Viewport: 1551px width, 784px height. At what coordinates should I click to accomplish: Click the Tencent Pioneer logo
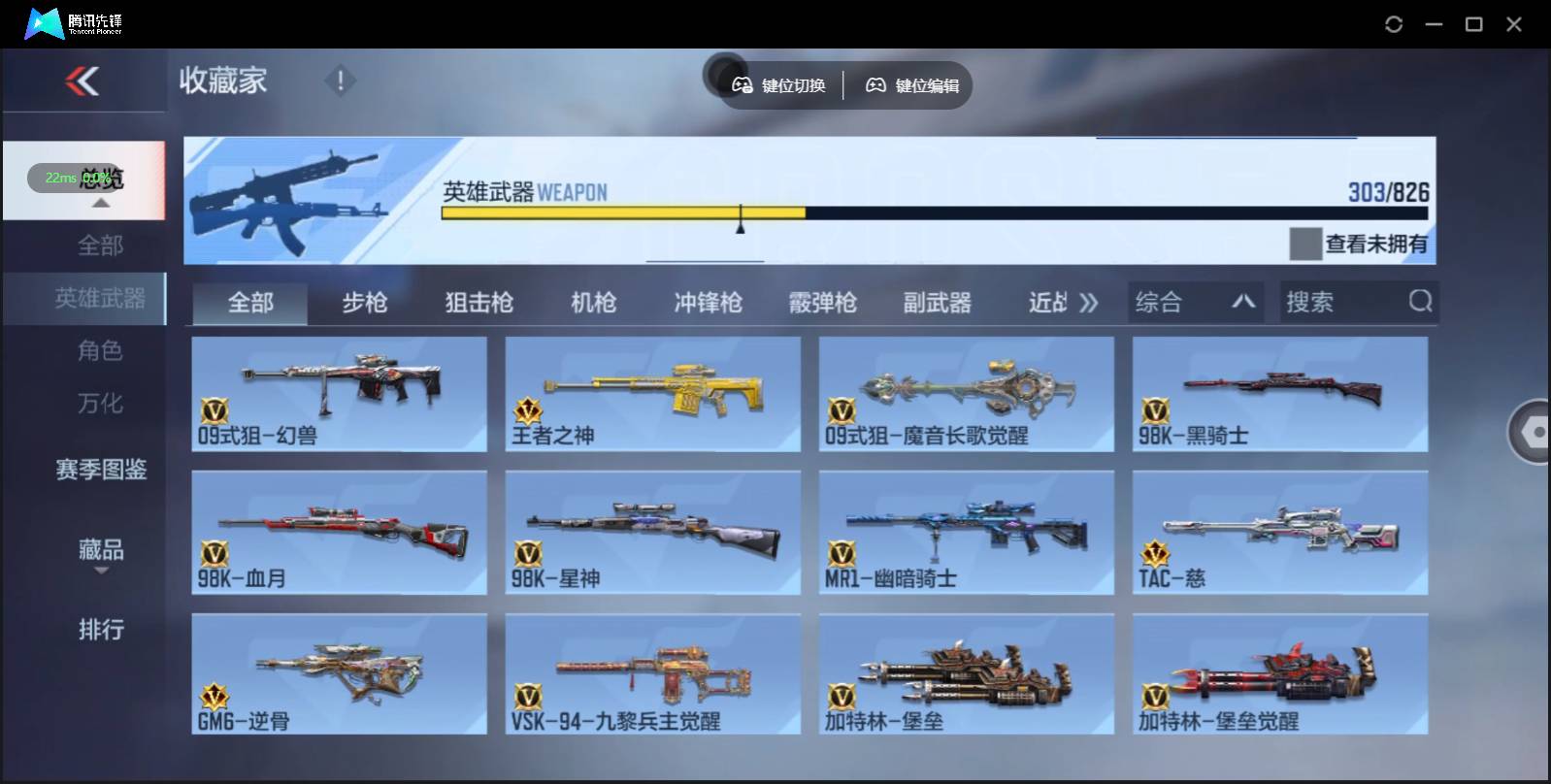44,21
